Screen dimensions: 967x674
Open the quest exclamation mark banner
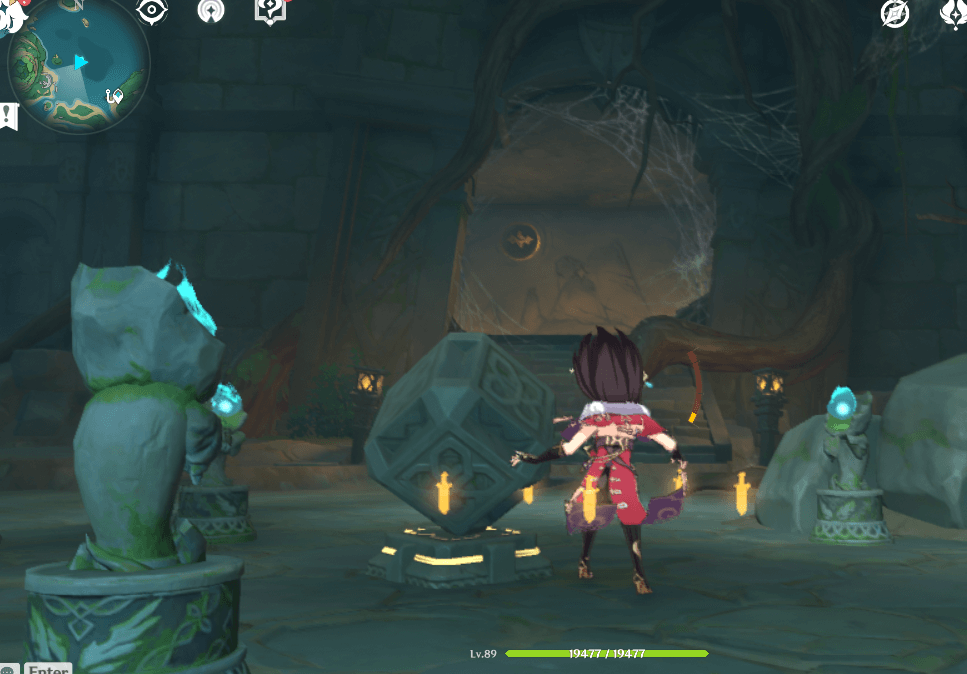9,115
